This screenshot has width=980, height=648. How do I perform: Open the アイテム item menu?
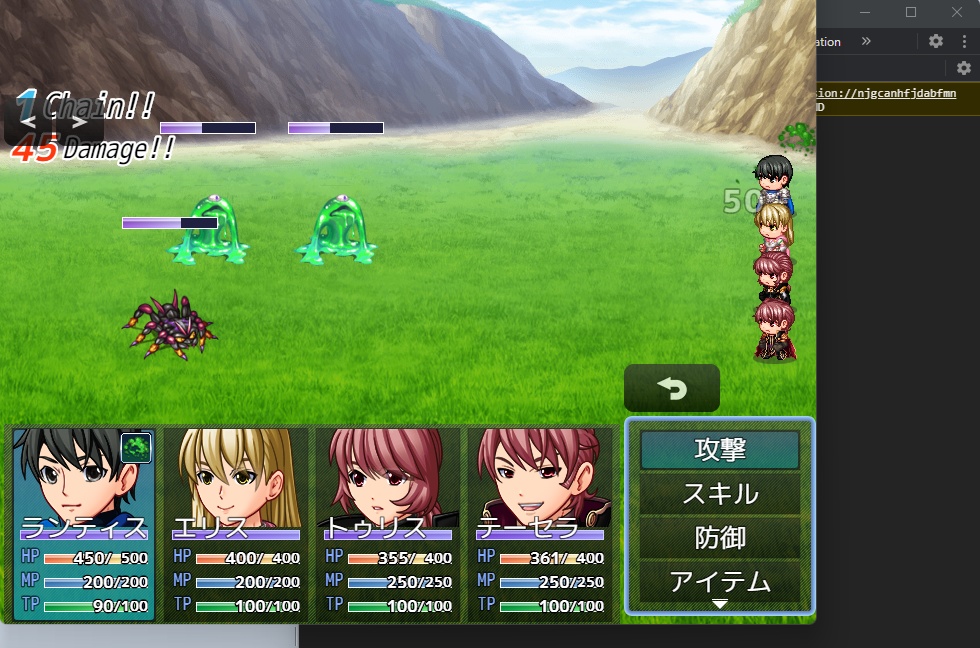[720, 581]
